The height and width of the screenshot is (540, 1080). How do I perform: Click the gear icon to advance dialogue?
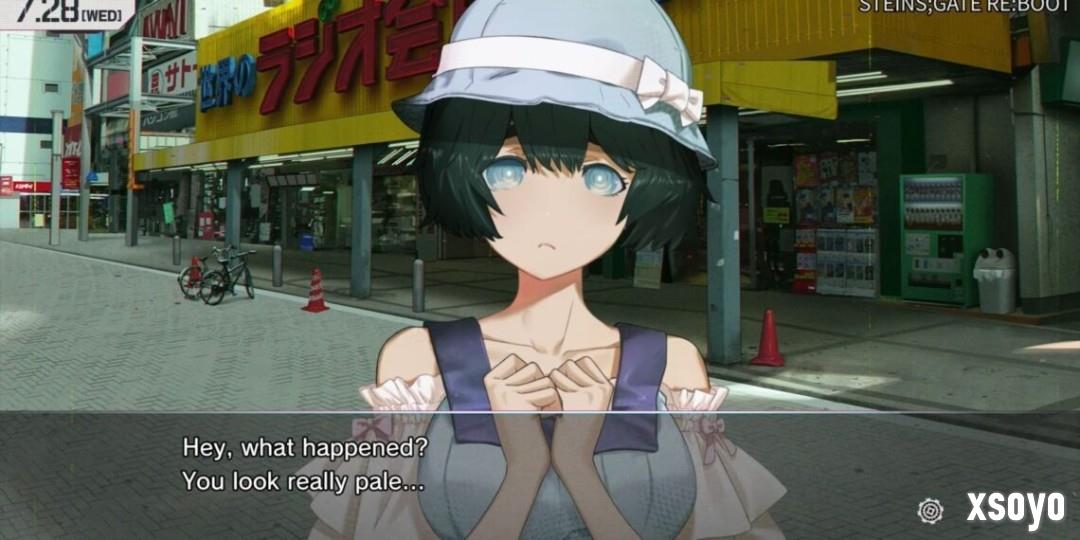tap(930, 510)
